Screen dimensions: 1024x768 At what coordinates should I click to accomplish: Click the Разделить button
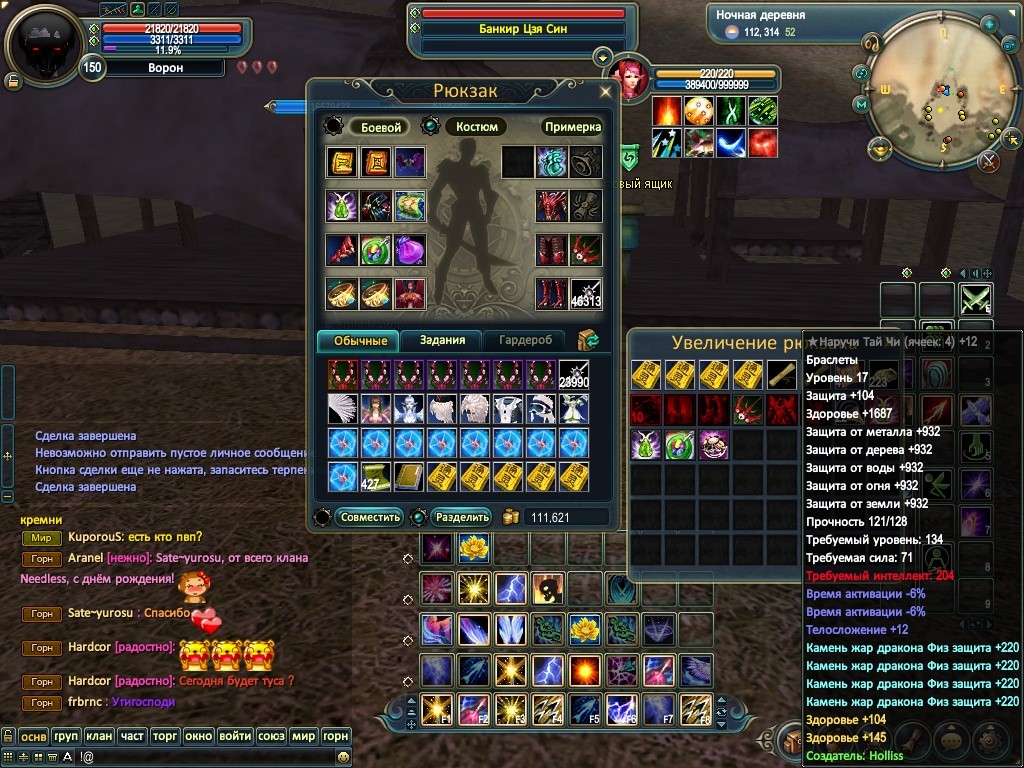point(463,517)
